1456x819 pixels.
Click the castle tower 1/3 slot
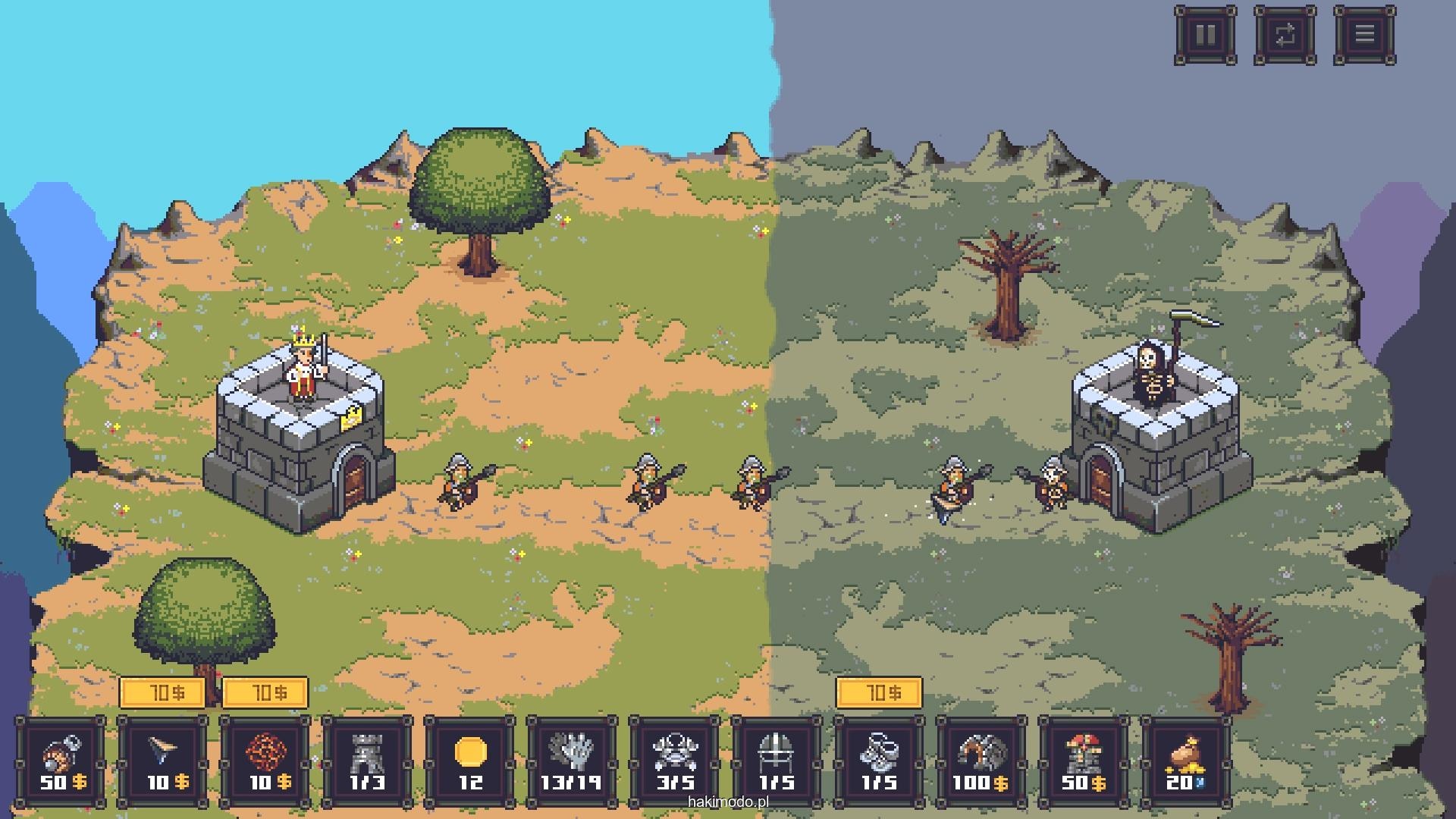click(x=367, y=762)
